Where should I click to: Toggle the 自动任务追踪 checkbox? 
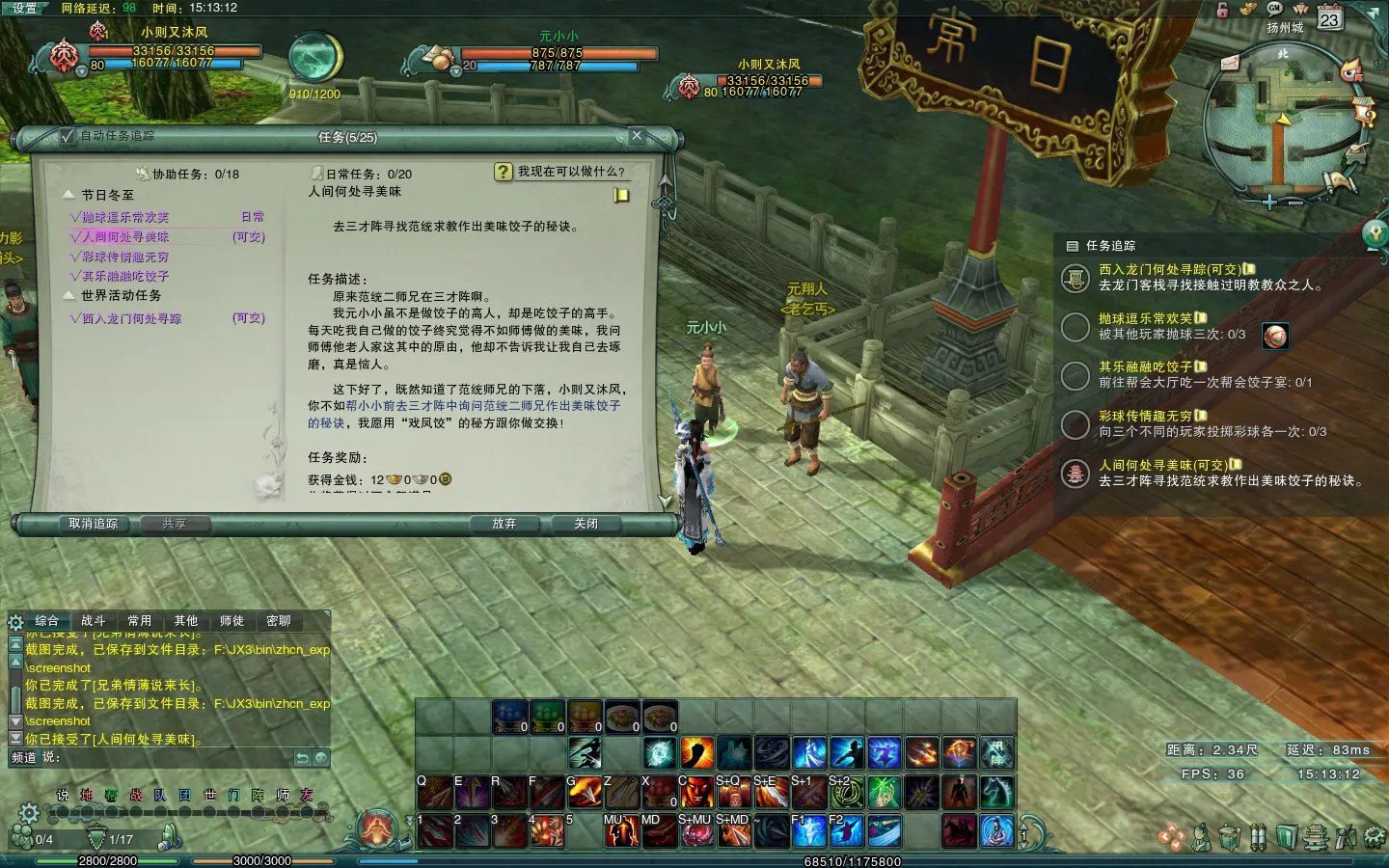pyautogui.click(x=68, y=136)
